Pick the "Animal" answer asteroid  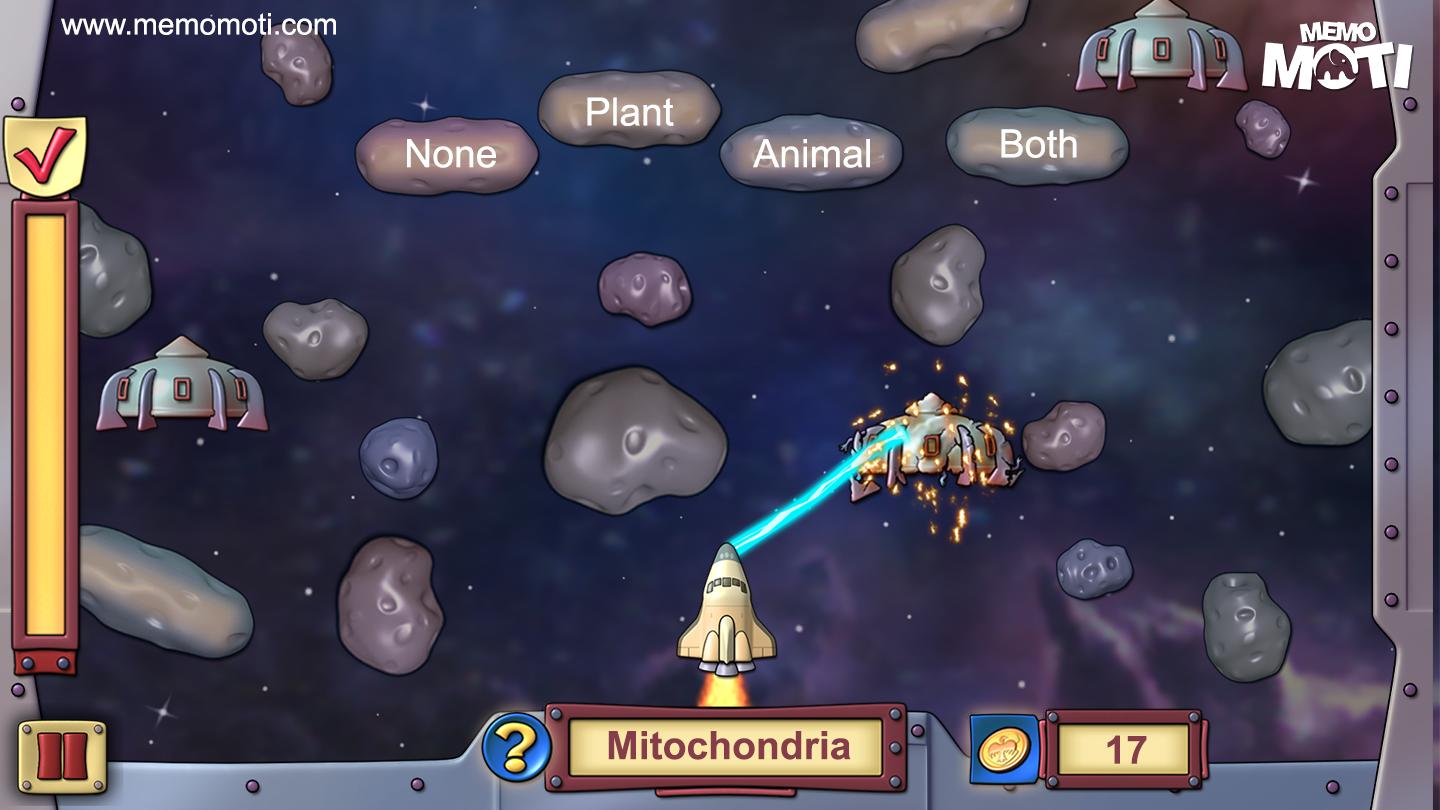pyautogui.click(x=811, y=154)
